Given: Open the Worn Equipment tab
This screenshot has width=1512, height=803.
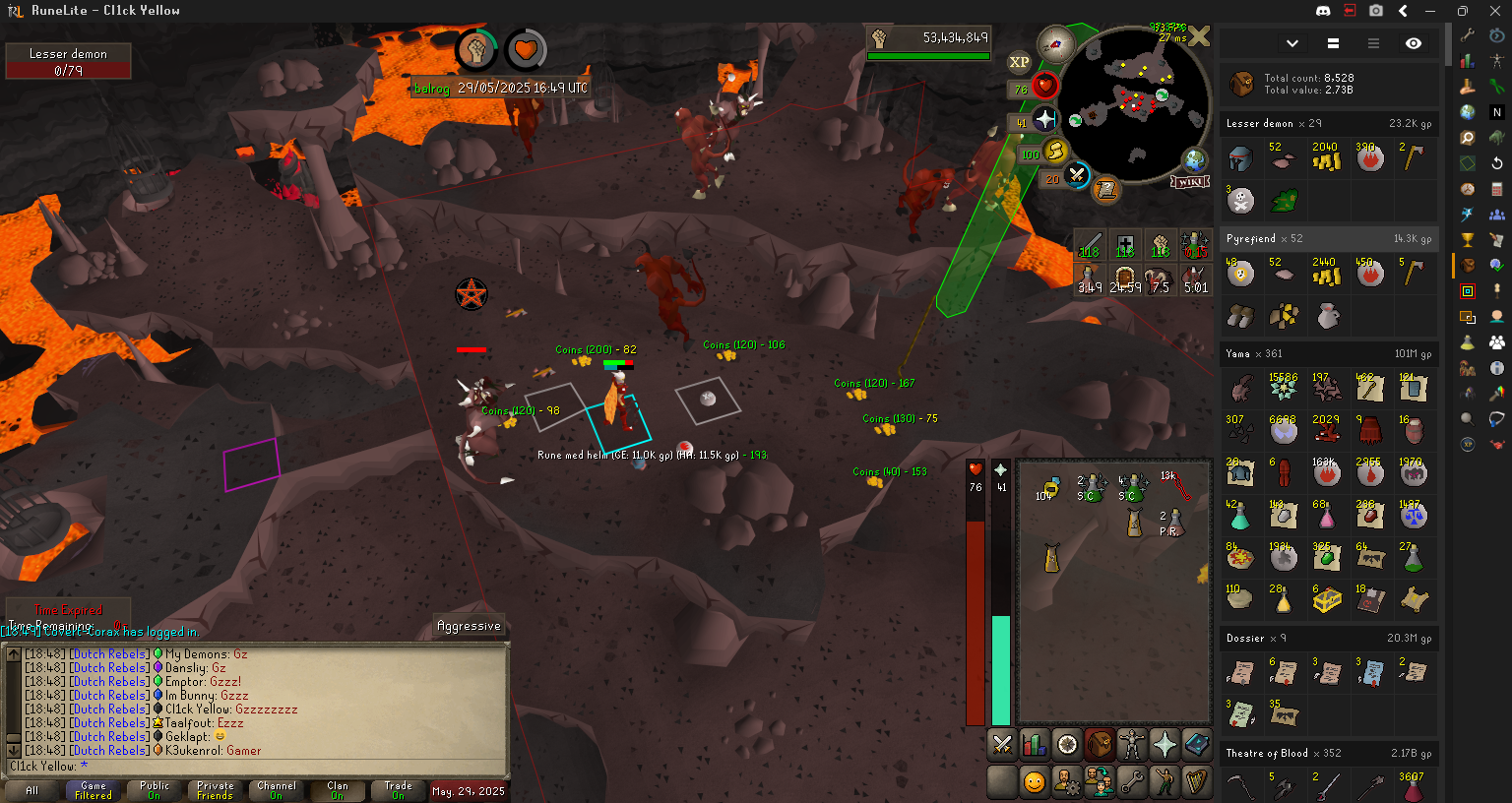Looking at the screenshot, I should tap(1132, 746).
